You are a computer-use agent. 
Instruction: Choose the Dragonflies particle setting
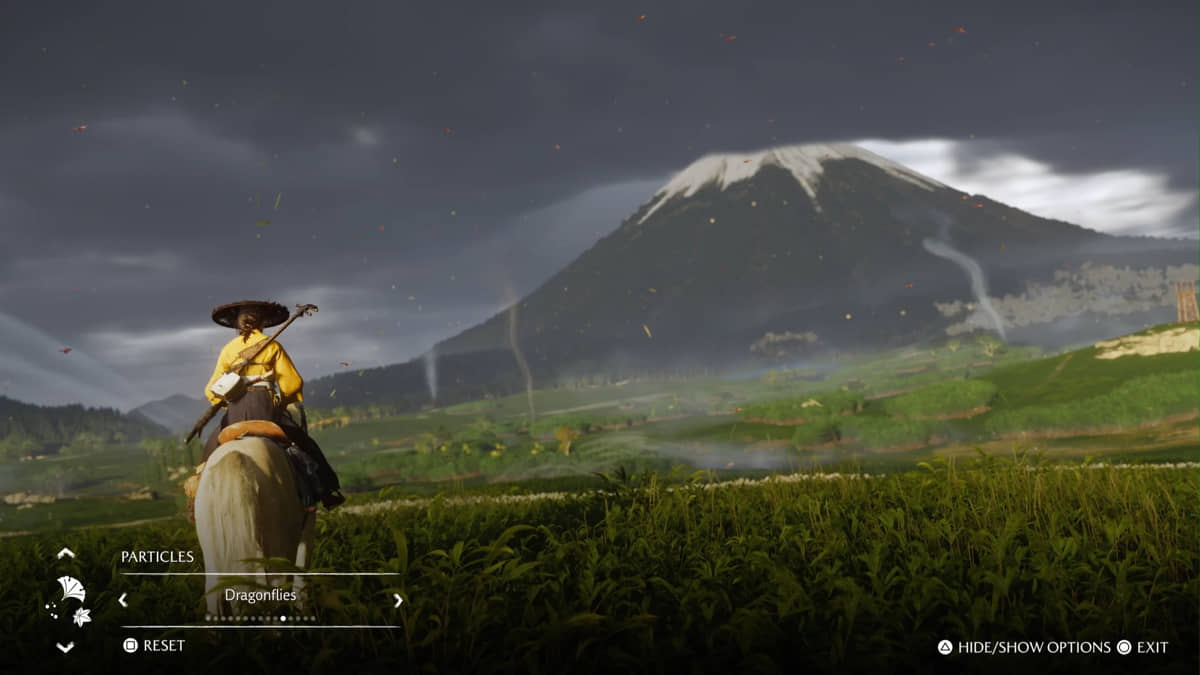pos(260,595)
